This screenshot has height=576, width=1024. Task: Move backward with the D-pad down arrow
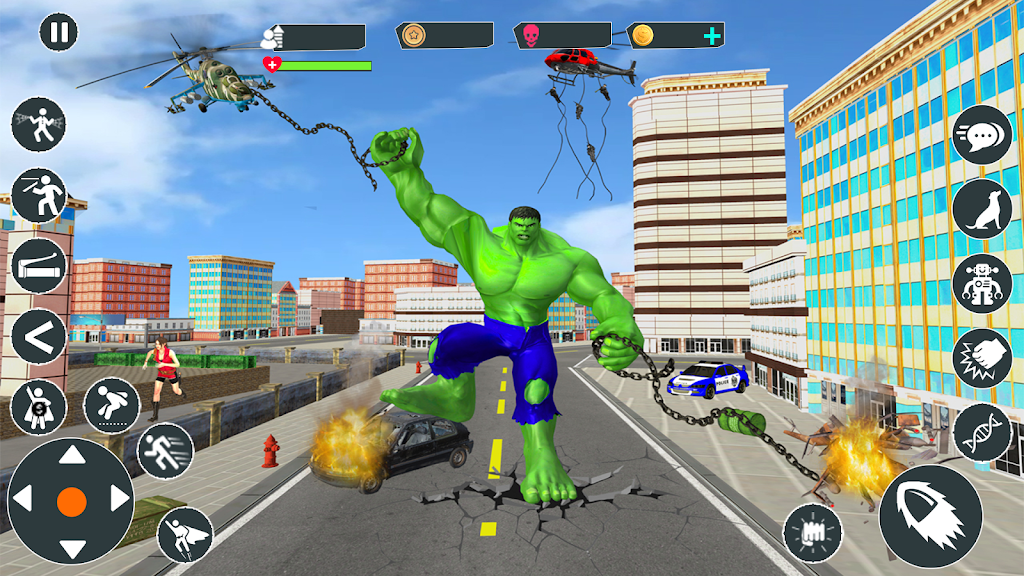pos(72,546)
